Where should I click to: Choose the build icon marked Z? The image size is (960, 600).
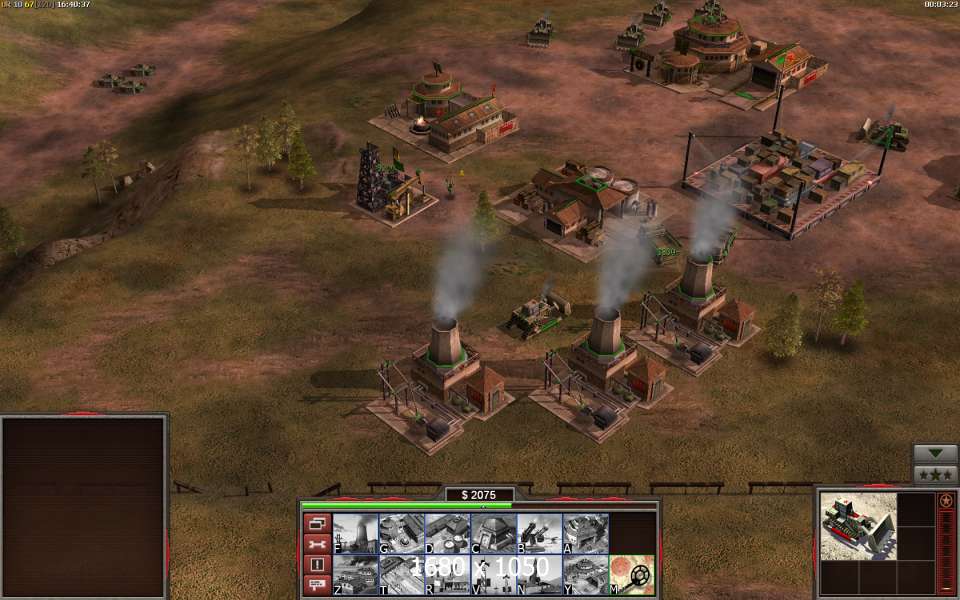coord(355,574)
